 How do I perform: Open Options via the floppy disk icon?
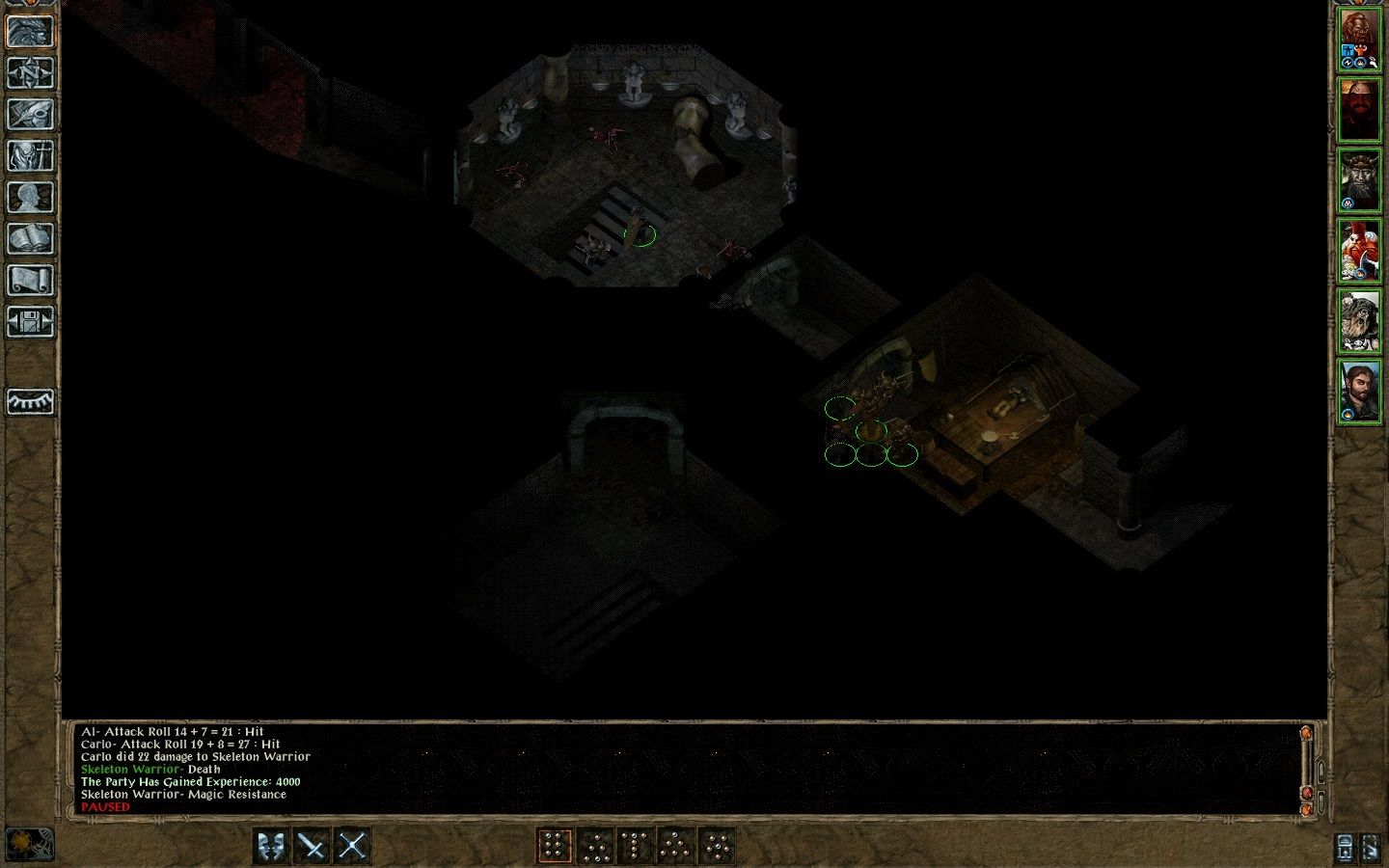(30, 322)
